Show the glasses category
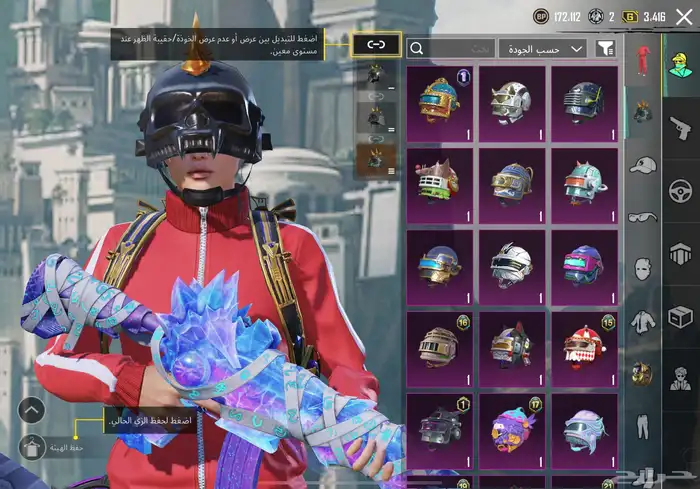Screen dimensions: 700x489 click(x=641, y=217)
